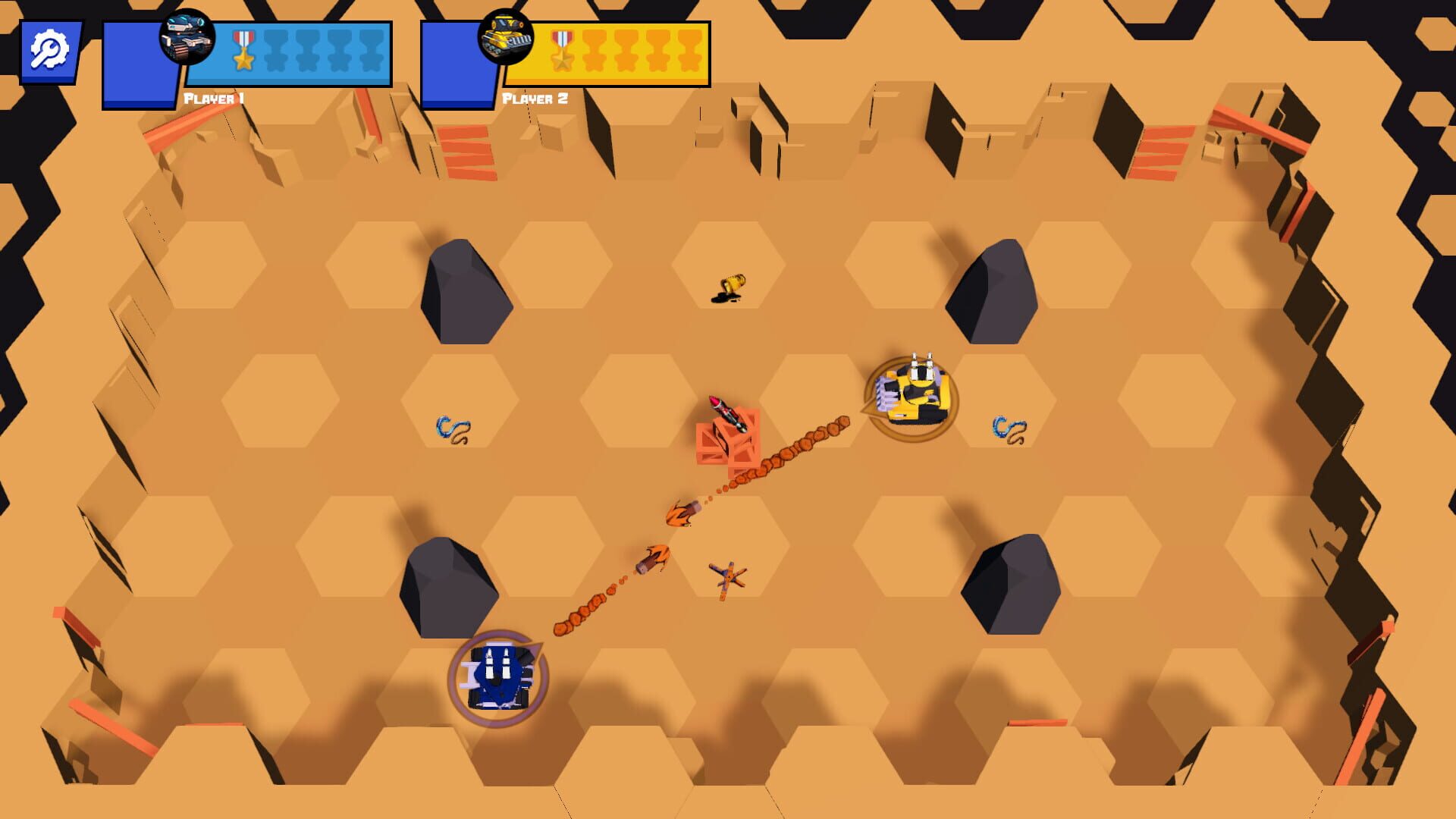1456x819 pixels.
Task: Click the blue score bar of Player 1
Action: click(318, 53)
